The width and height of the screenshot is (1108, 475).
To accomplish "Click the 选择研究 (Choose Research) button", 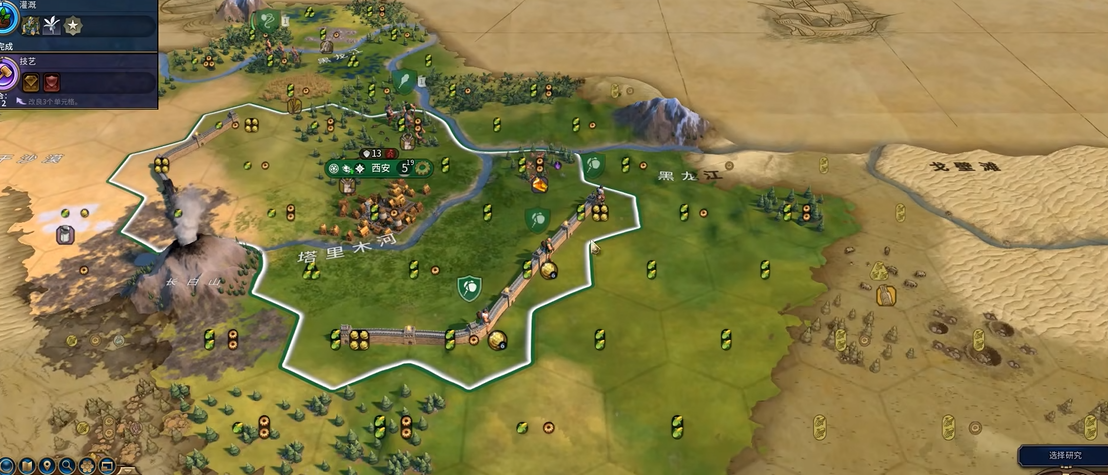I will coord(1063,456).
